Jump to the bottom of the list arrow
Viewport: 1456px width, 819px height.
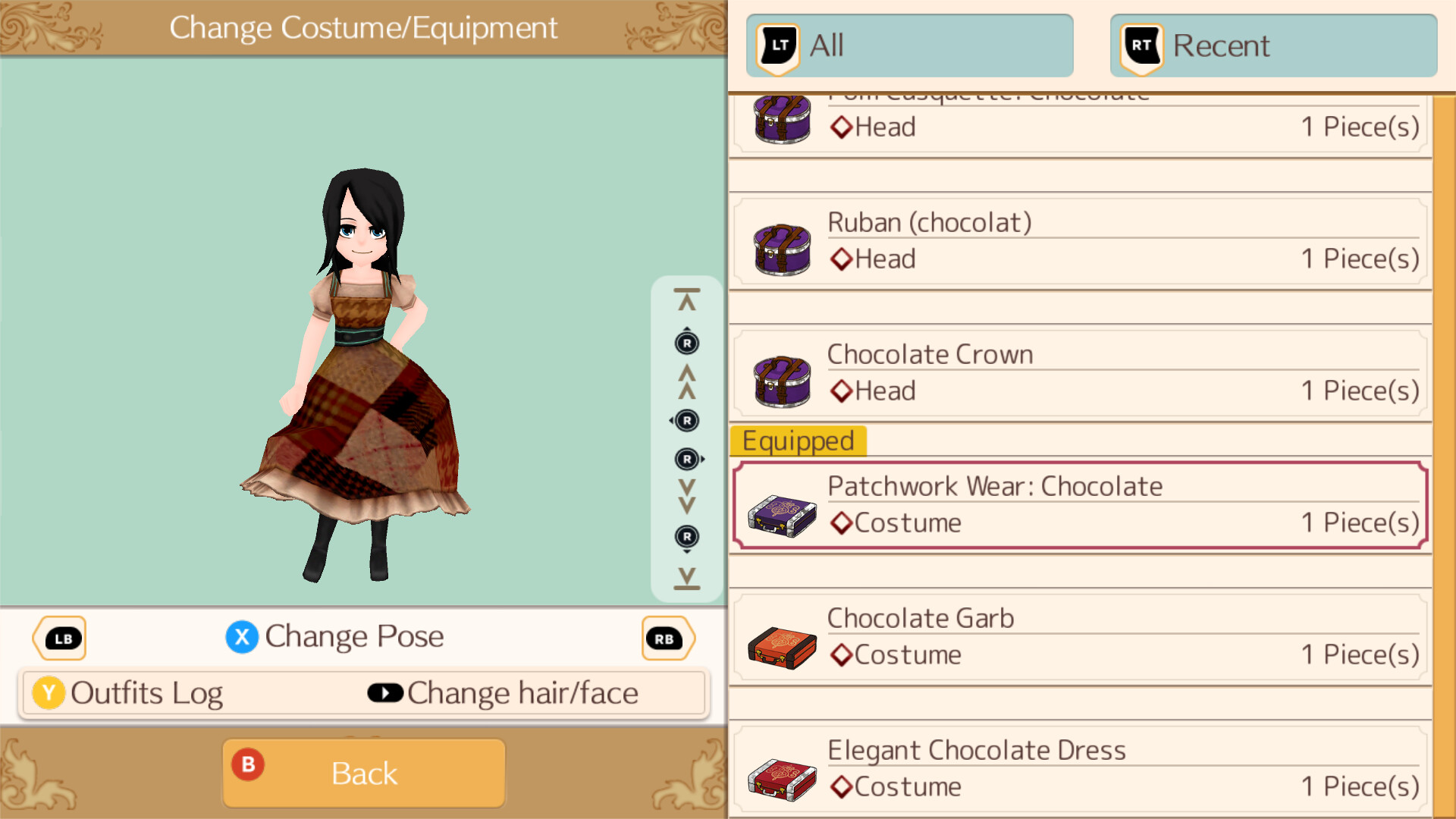click(687, 578)
